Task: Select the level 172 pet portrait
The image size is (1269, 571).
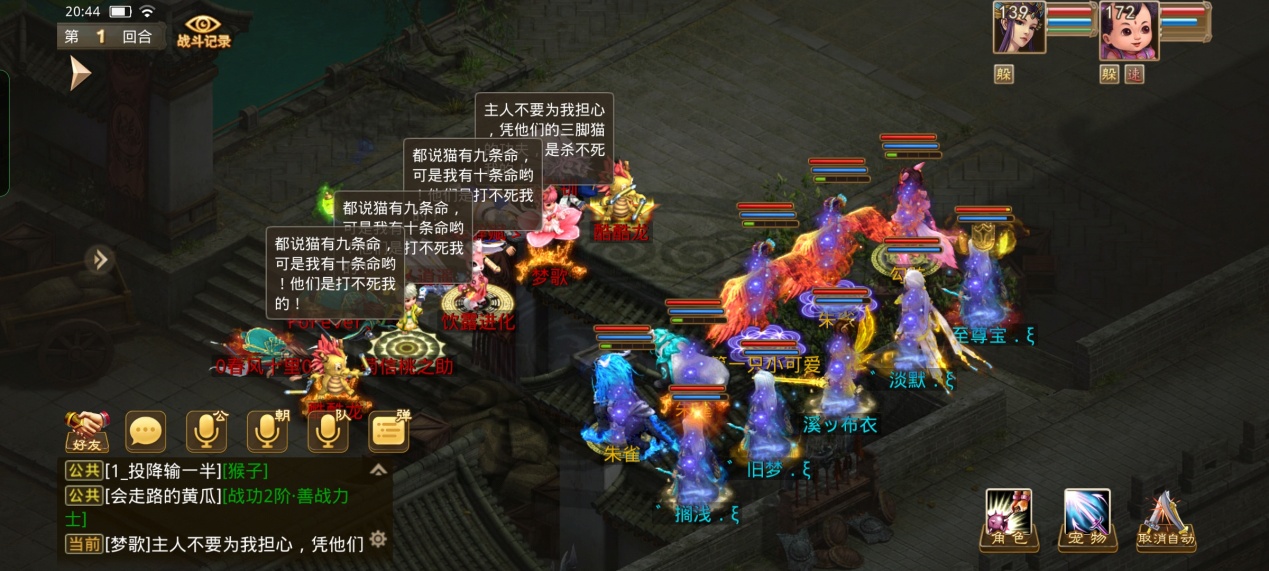Action: pos(1129,30)
